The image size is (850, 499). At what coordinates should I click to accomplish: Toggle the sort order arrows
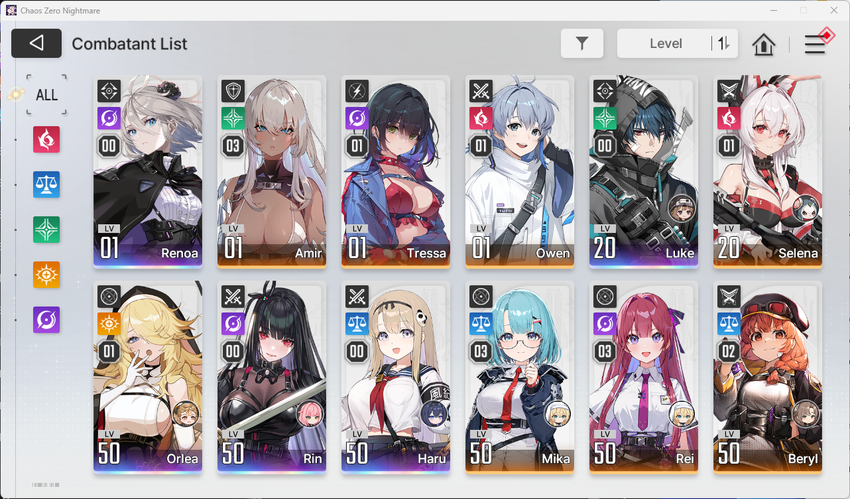coord(723,43)
